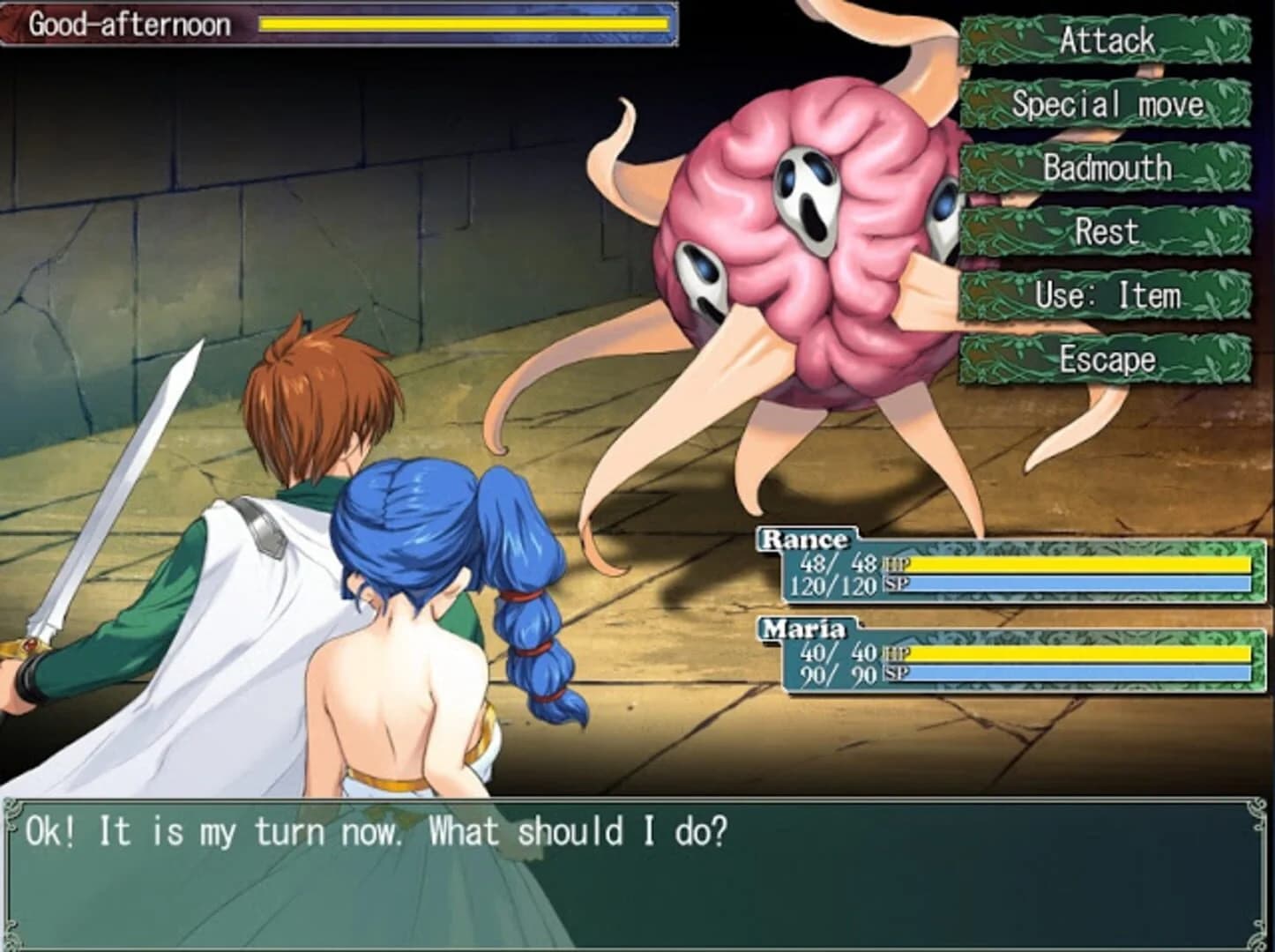Click the Badmouth command

(1107, 167)
